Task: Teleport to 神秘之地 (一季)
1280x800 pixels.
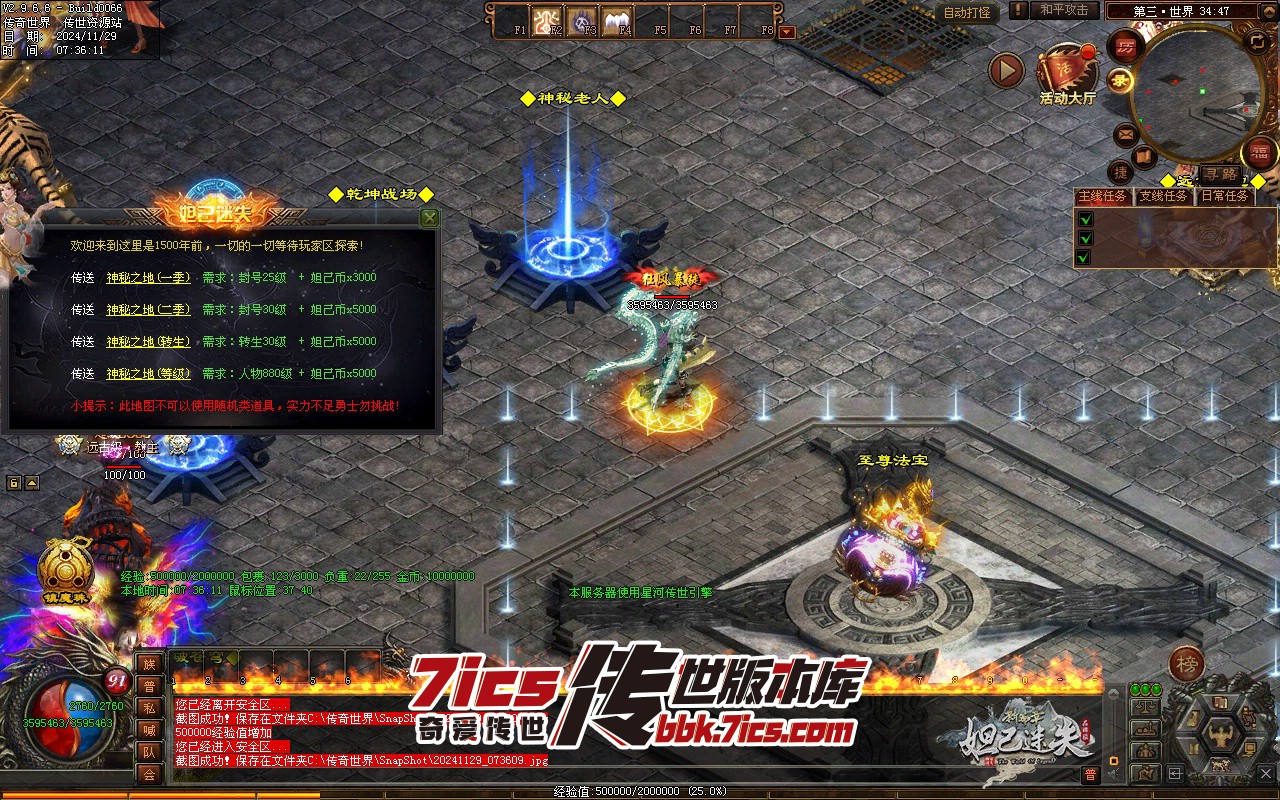Action: [x=148, y=278]
